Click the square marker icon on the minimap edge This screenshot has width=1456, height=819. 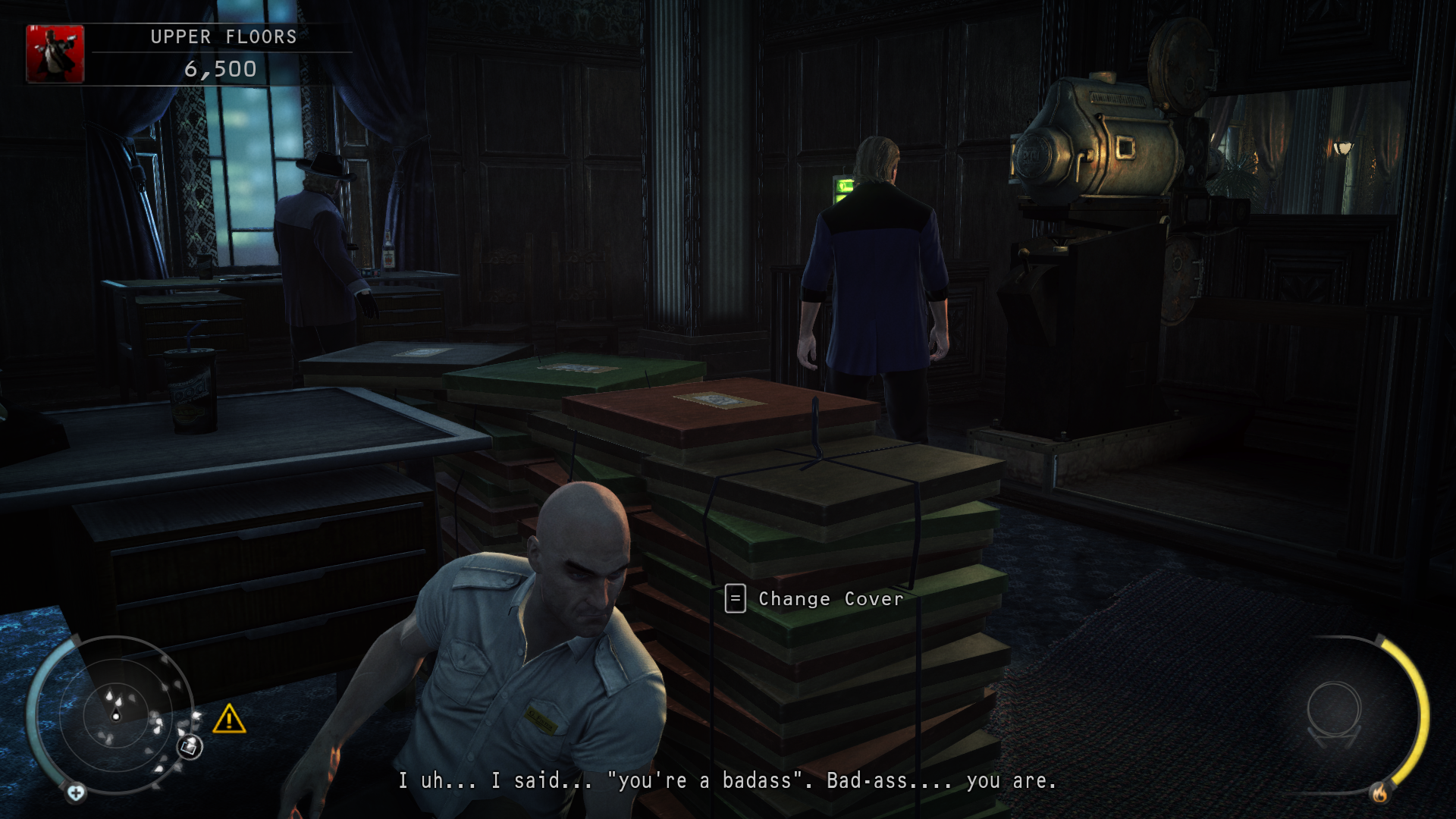pyautogui.click(x=190, y=747)
